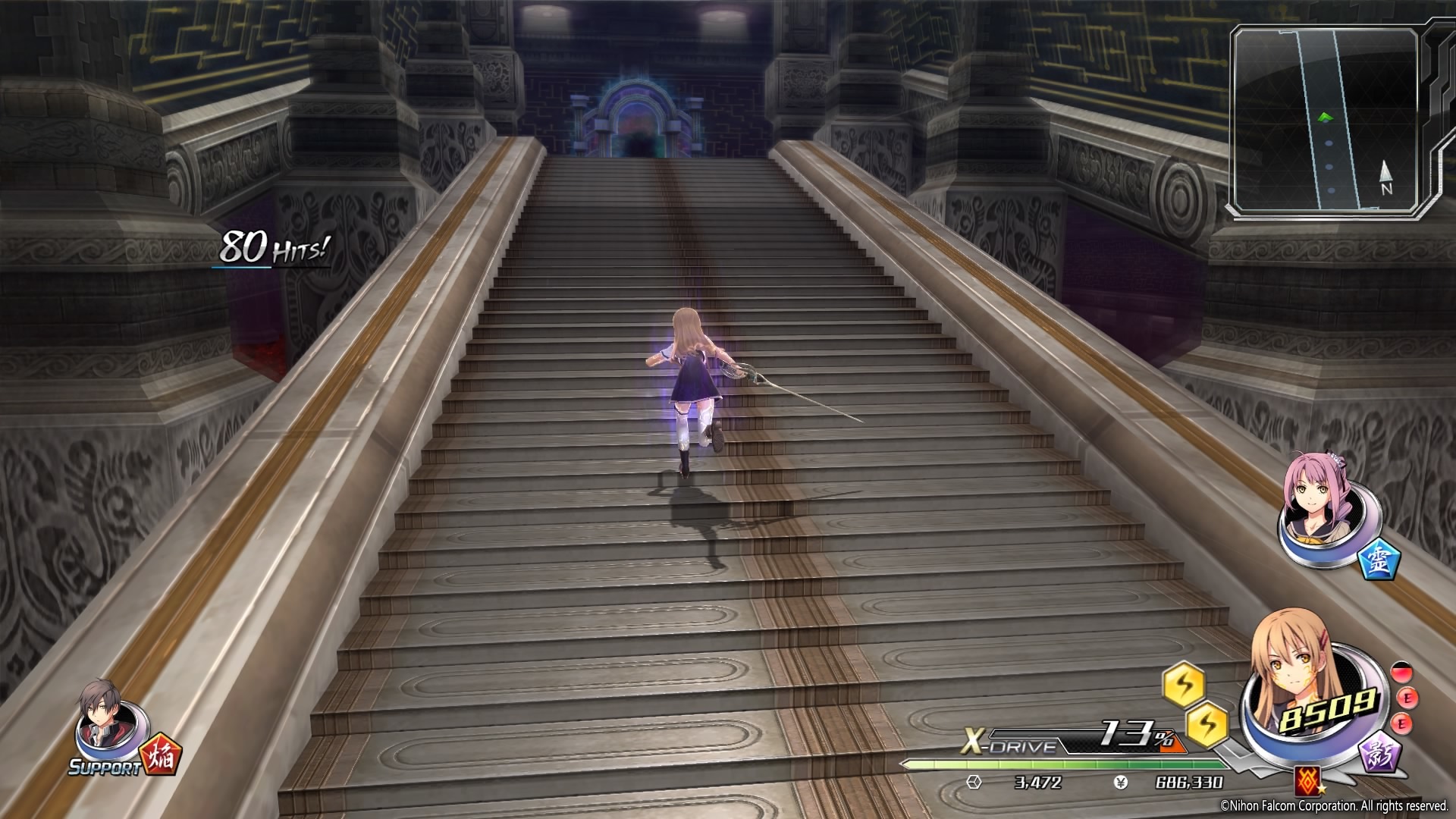Activate the upper lightning bolt hexagon
Viewport: 1456px width, 819px height.
(x=1184, y=686)
